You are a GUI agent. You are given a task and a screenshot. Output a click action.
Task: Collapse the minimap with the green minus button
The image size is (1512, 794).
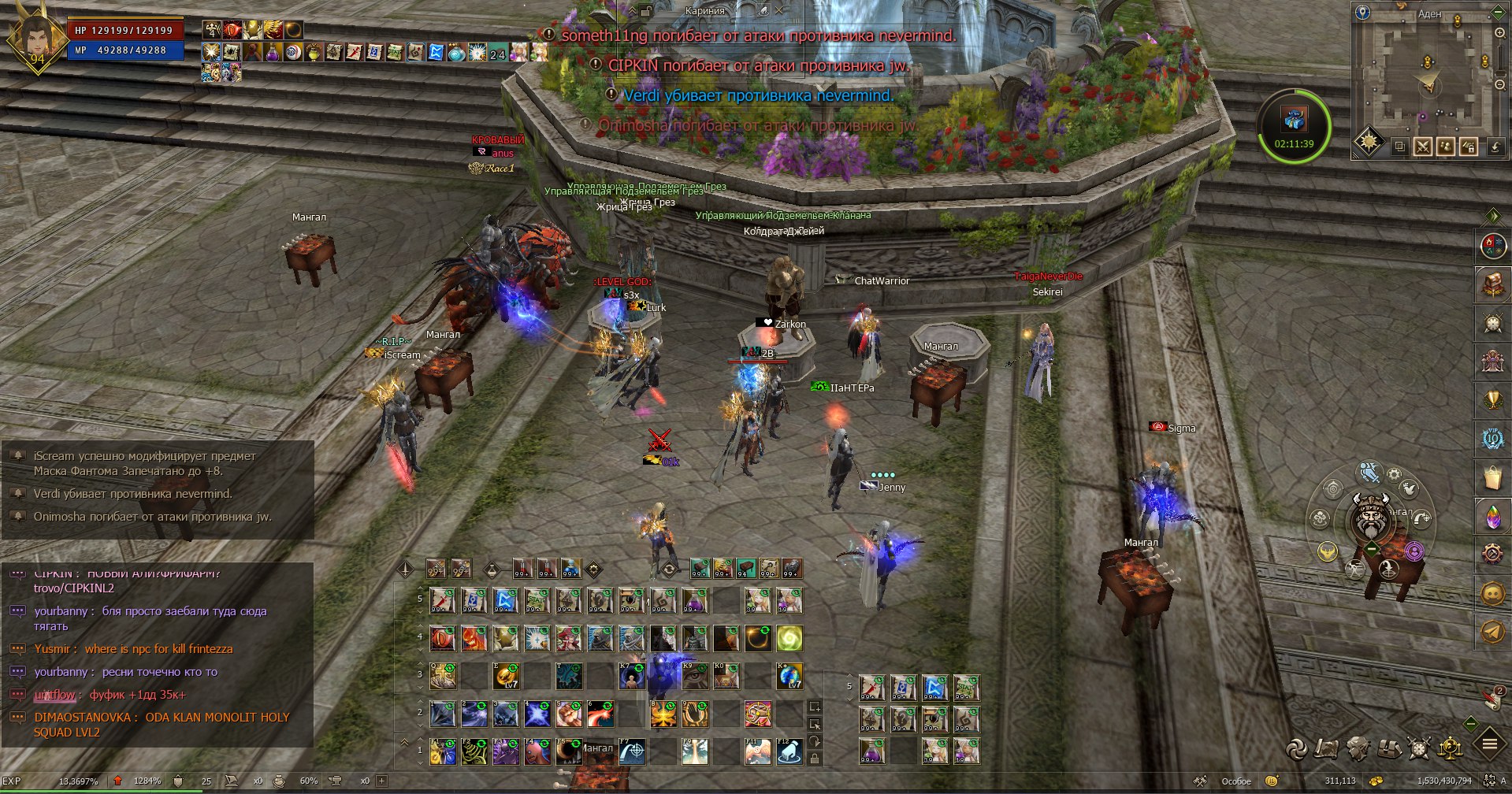[1498, 13]
